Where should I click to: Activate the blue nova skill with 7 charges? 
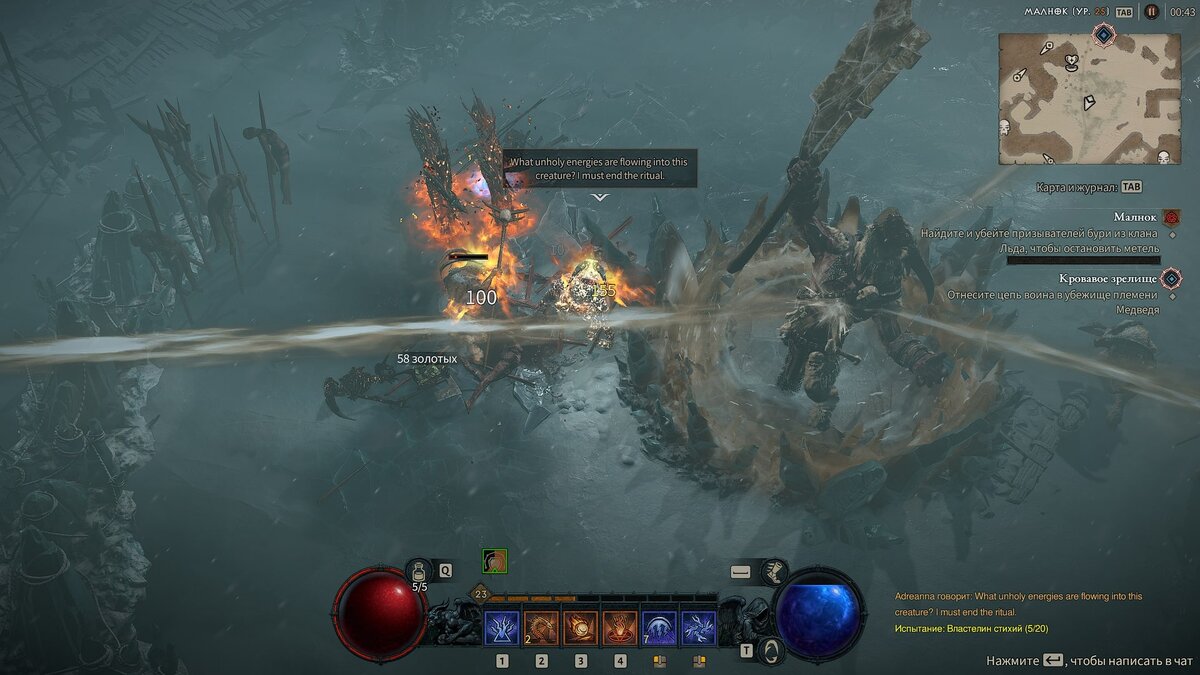659,628
